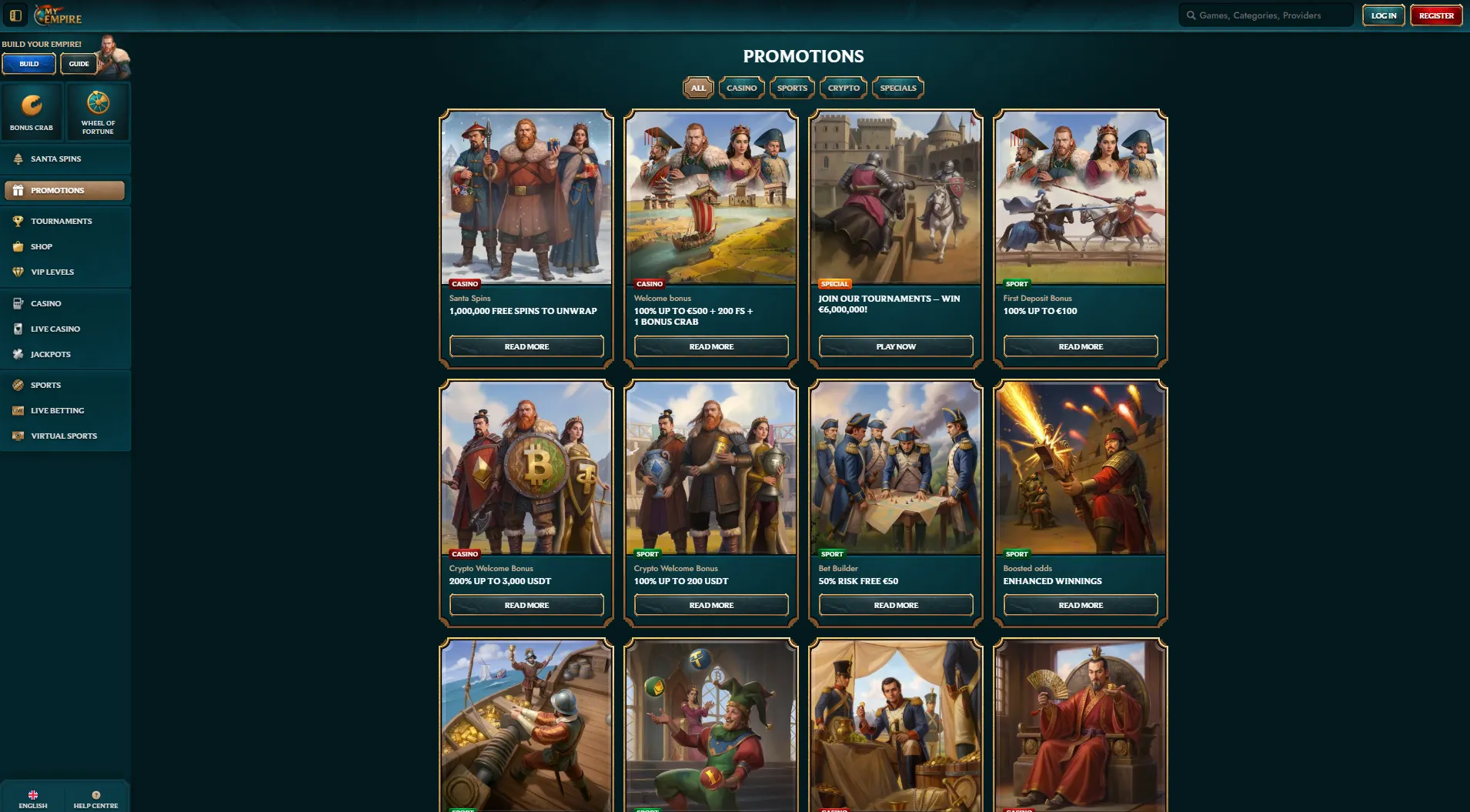Read more about Santa Spins promotion
This screenshot has width=1470, height=812.
[x=526, y=347]
